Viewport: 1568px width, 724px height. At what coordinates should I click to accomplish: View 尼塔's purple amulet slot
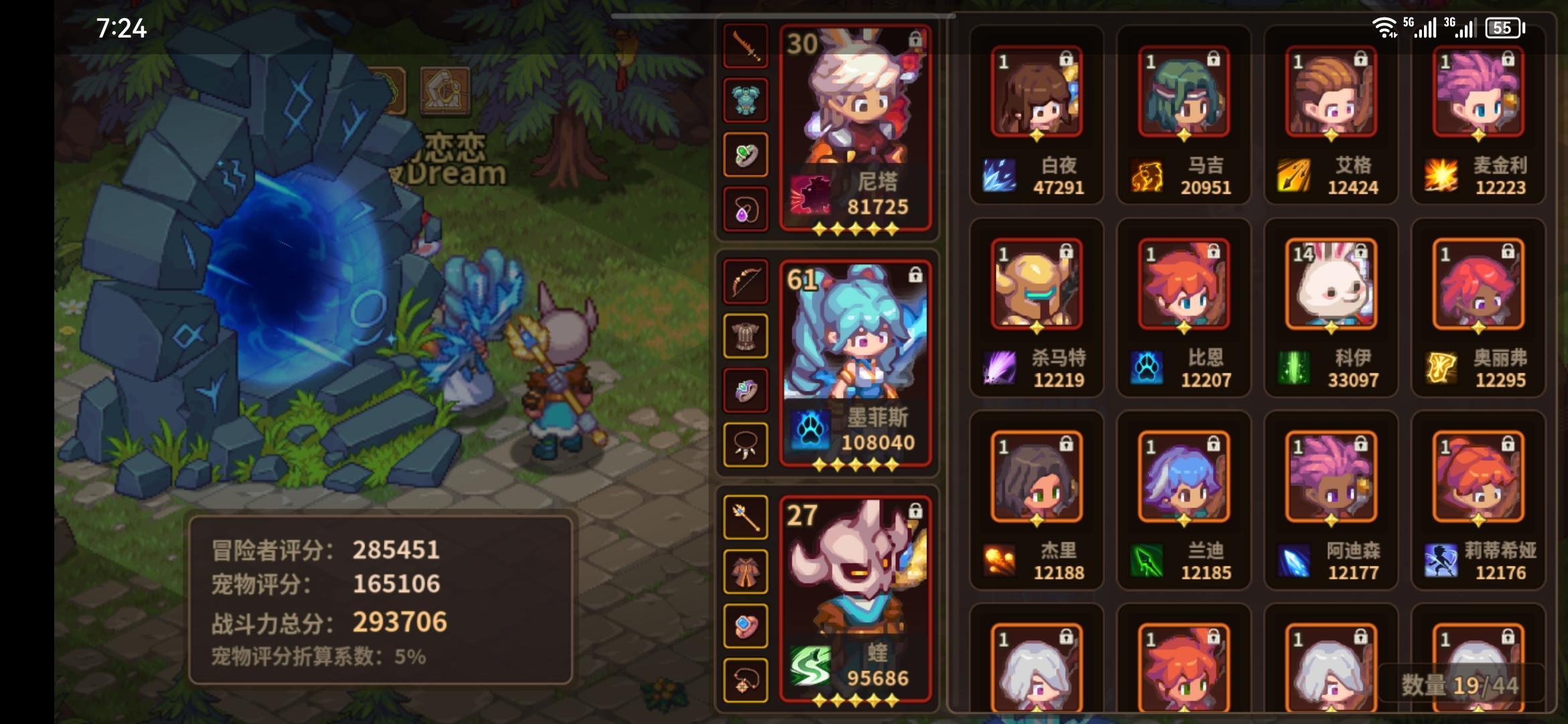pos(746,208)
